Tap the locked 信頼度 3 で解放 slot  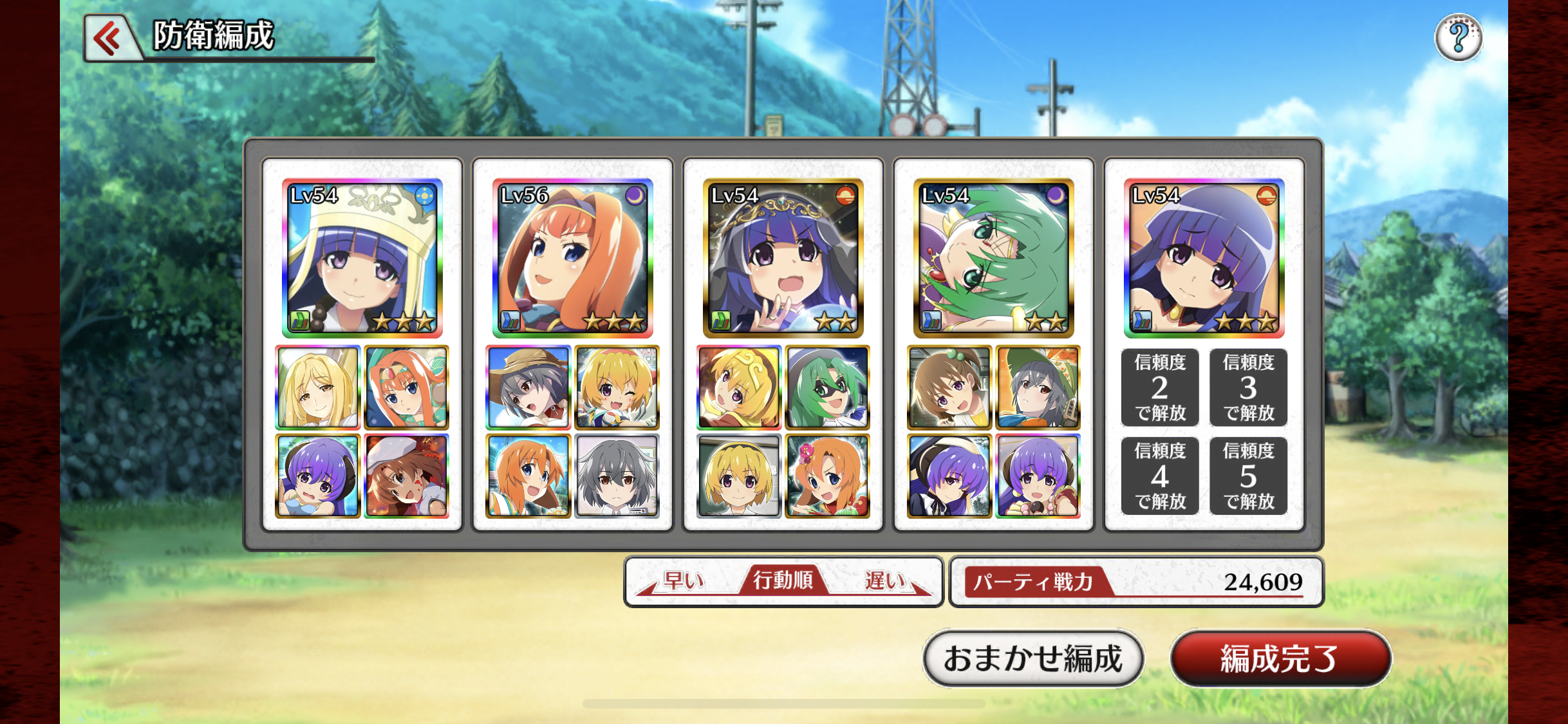(x=1248, y=387)
